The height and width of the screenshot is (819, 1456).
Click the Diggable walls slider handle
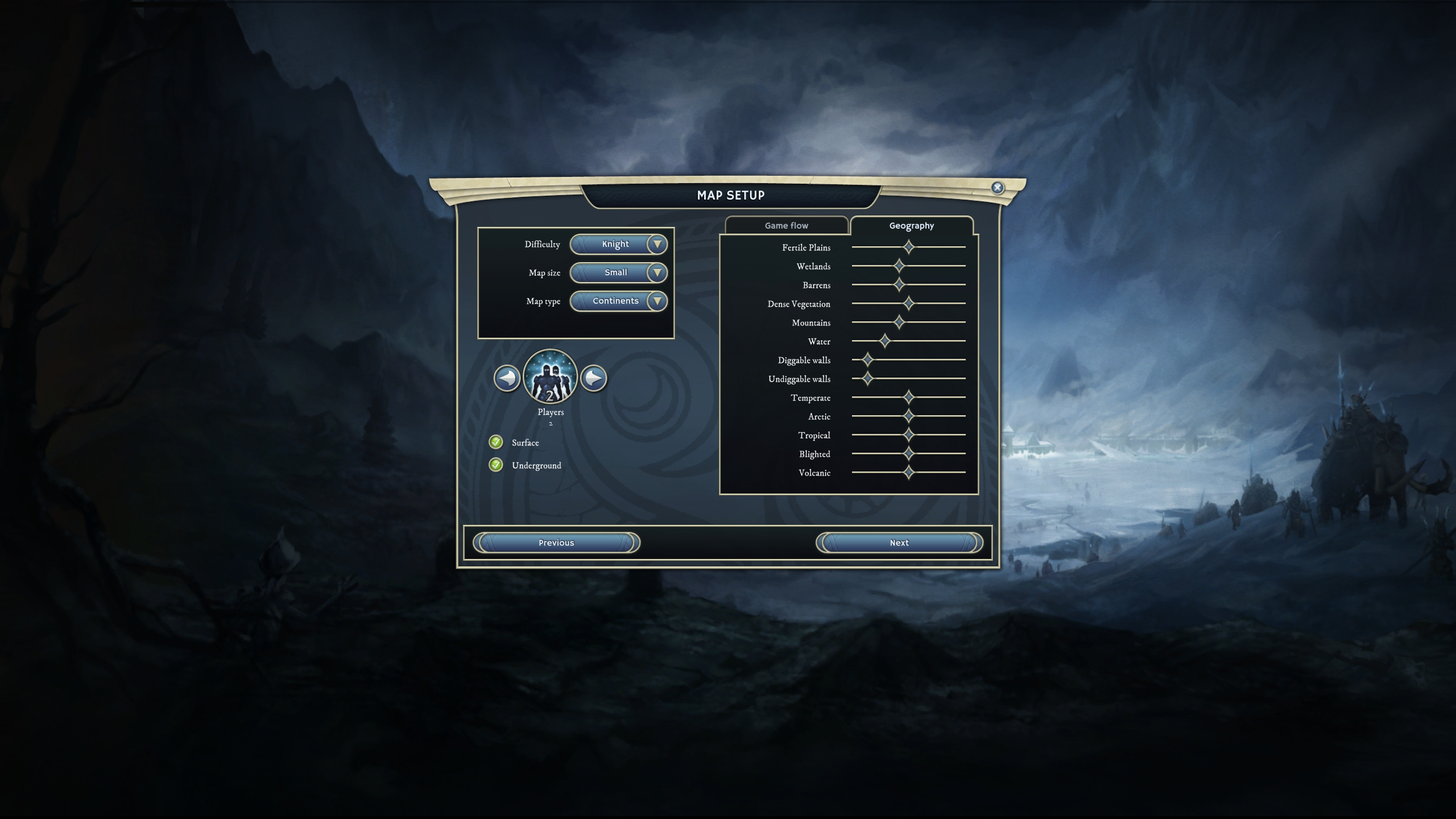(x=867, y=360)
